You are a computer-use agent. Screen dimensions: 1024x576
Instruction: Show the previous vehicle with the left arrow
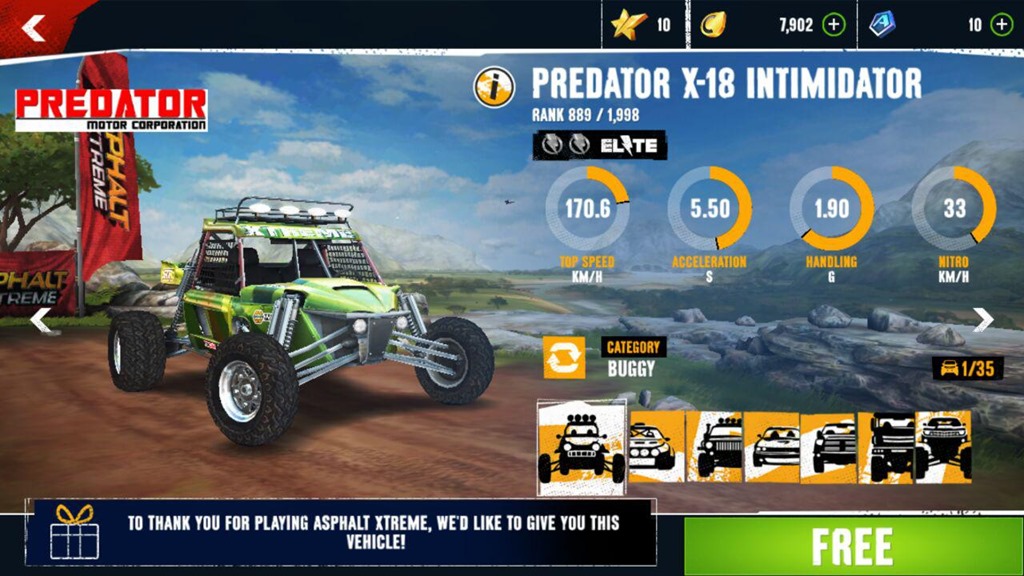(x=40, y=320)
